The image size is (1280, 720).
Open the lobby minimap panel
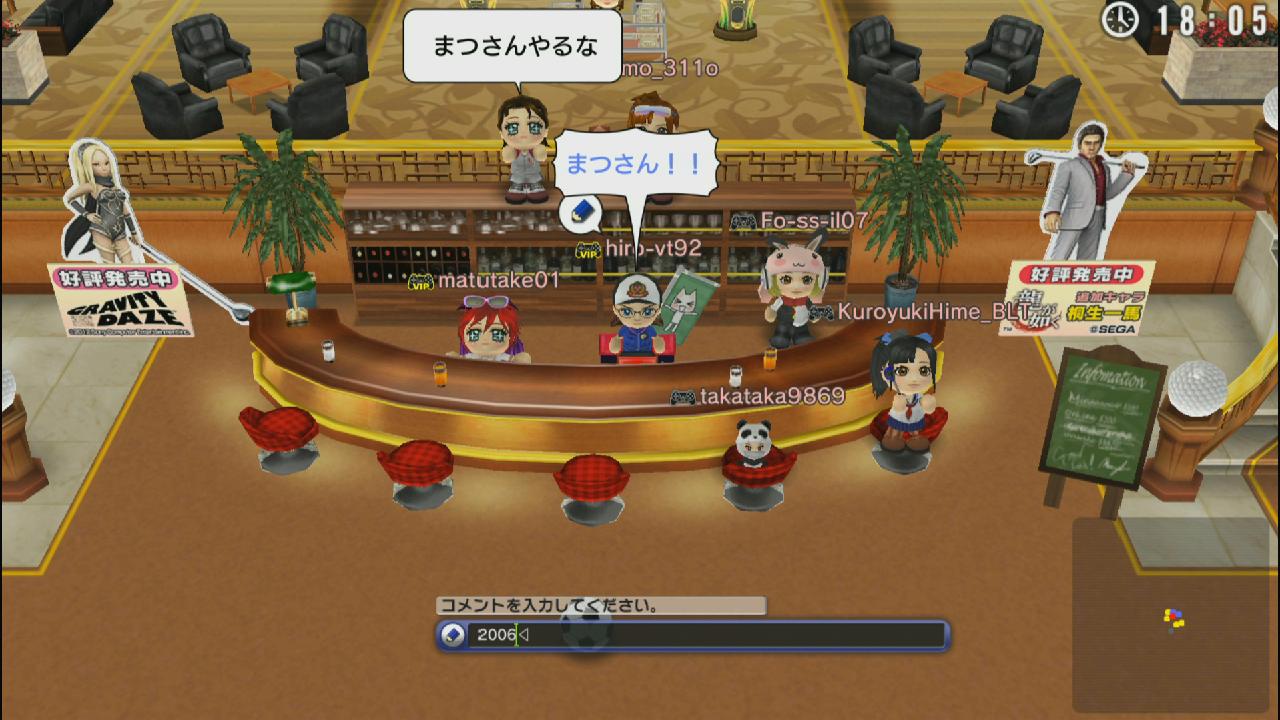tap(1174, 615)
